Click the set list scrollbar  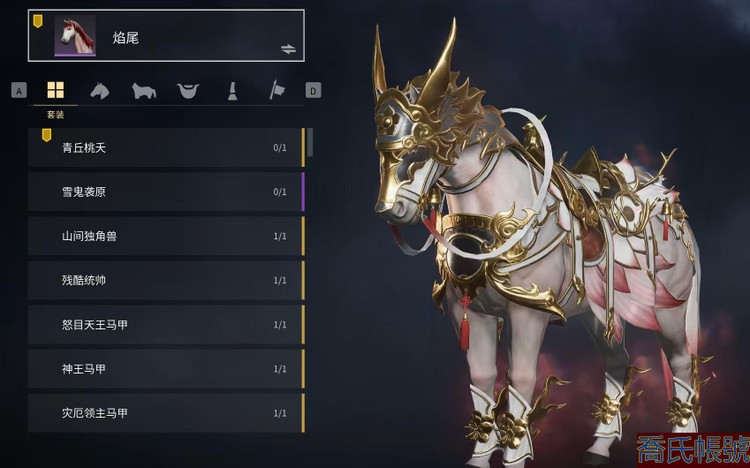click(310, 142)
